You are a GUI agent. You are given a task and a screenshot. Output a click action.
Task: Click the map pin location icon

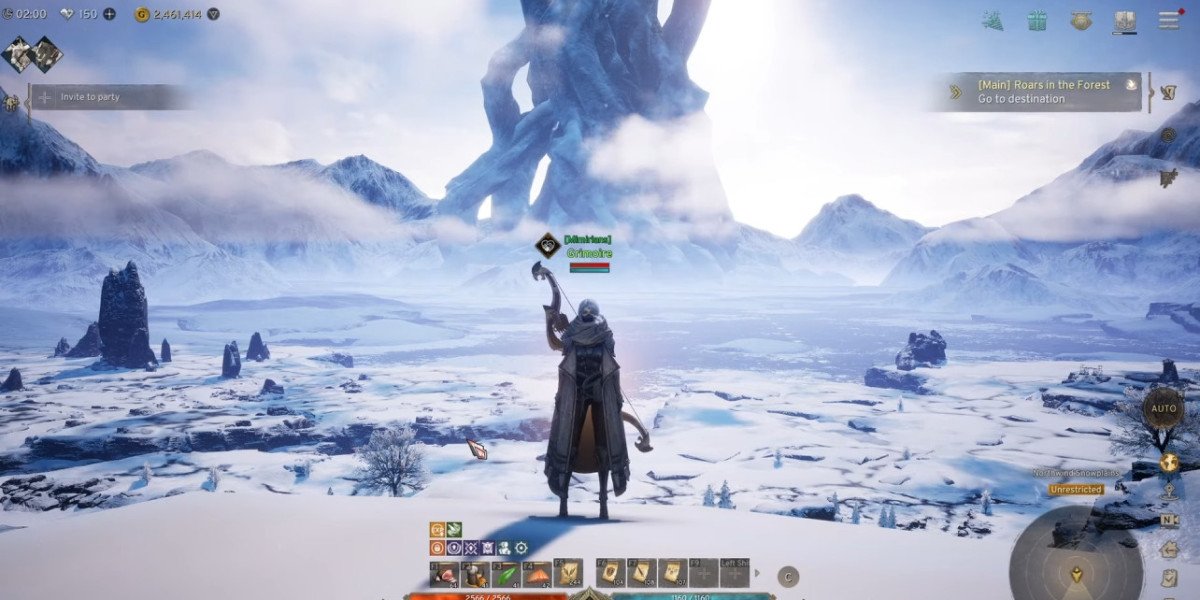point(1167,491)
